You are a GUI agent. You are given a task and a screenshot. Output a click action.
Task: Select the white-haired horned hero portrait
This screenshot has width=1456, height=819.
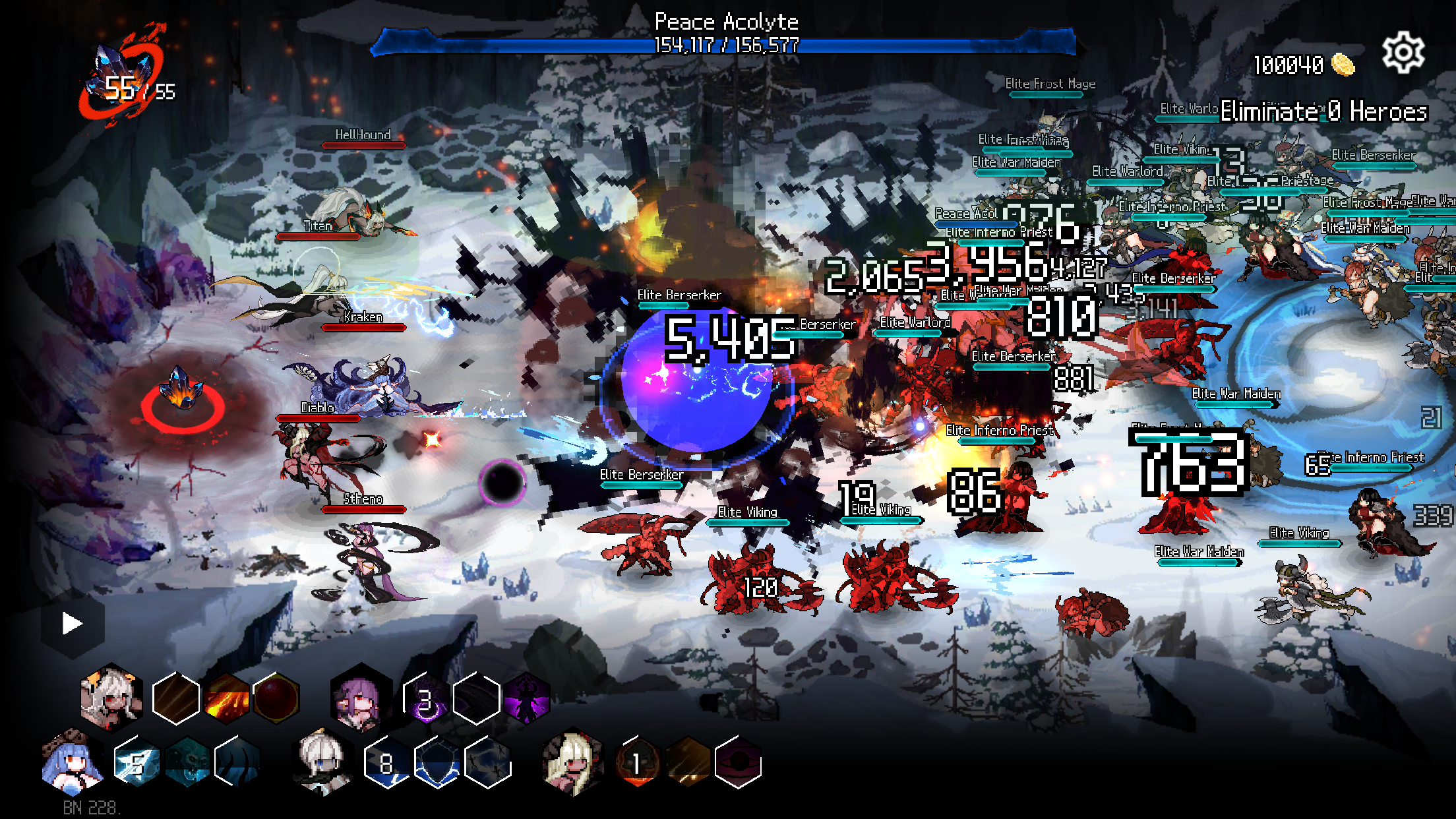(x=111, y=698)
